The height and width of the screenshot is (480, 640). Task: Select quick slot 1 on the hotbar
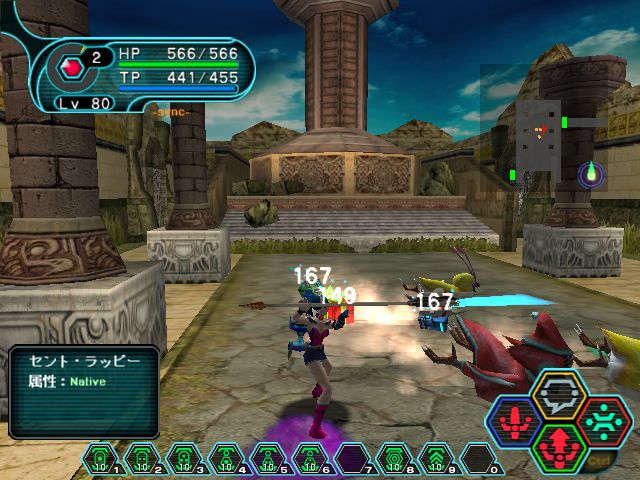pyautogui.click(x=101, y=460)
